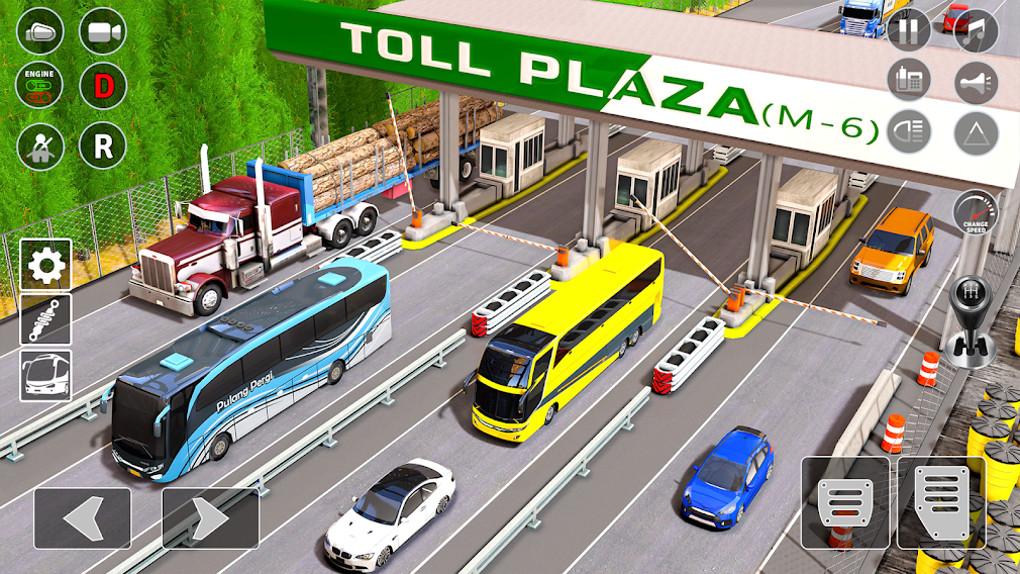Image resolution: width=1020 pixels, height=574 pixels.
Task: Toggle the headlights icon
Action: click(x=908, y=132)
